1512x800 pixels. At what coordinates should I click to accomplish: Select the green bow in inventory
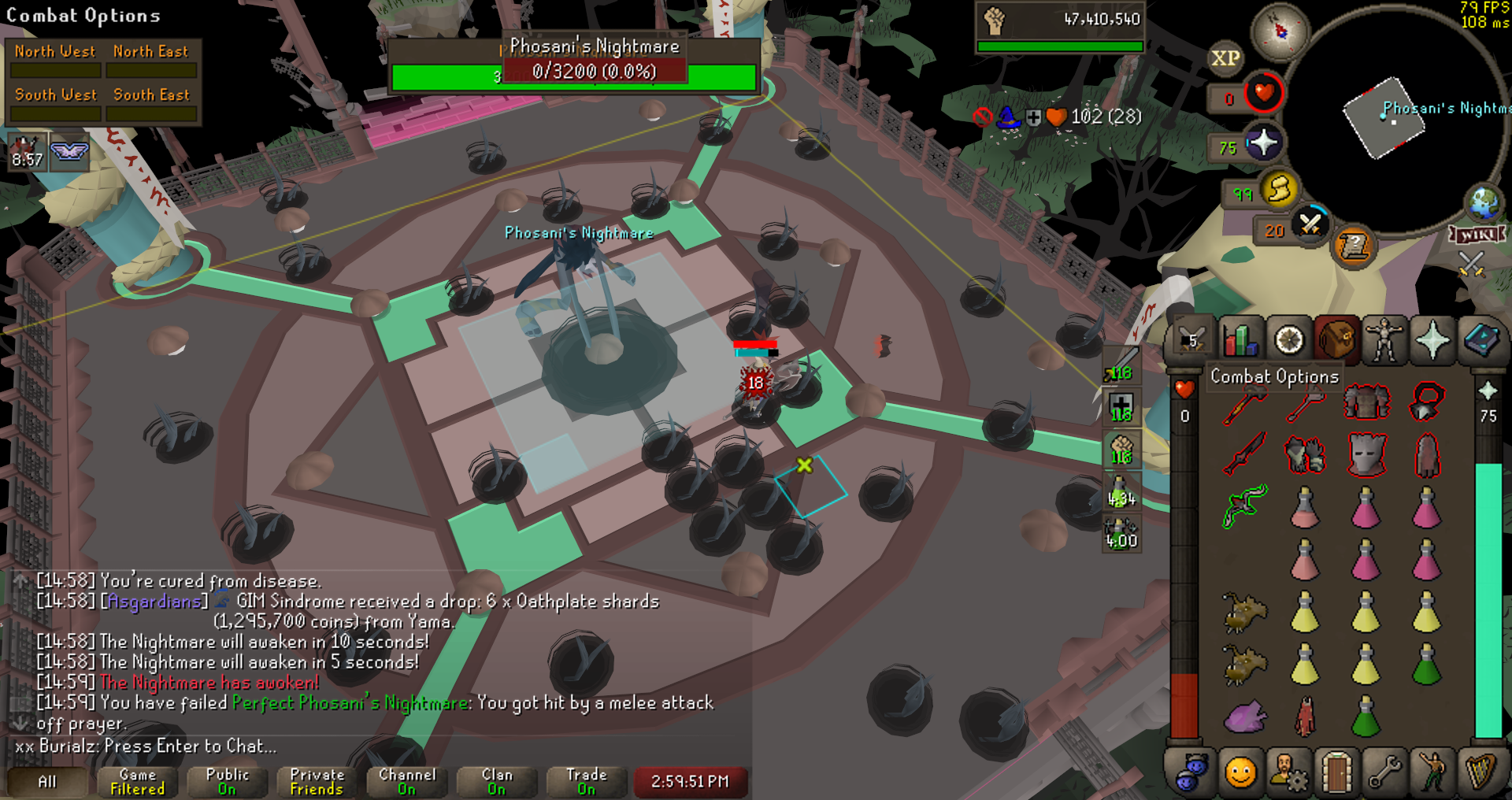1245,505
